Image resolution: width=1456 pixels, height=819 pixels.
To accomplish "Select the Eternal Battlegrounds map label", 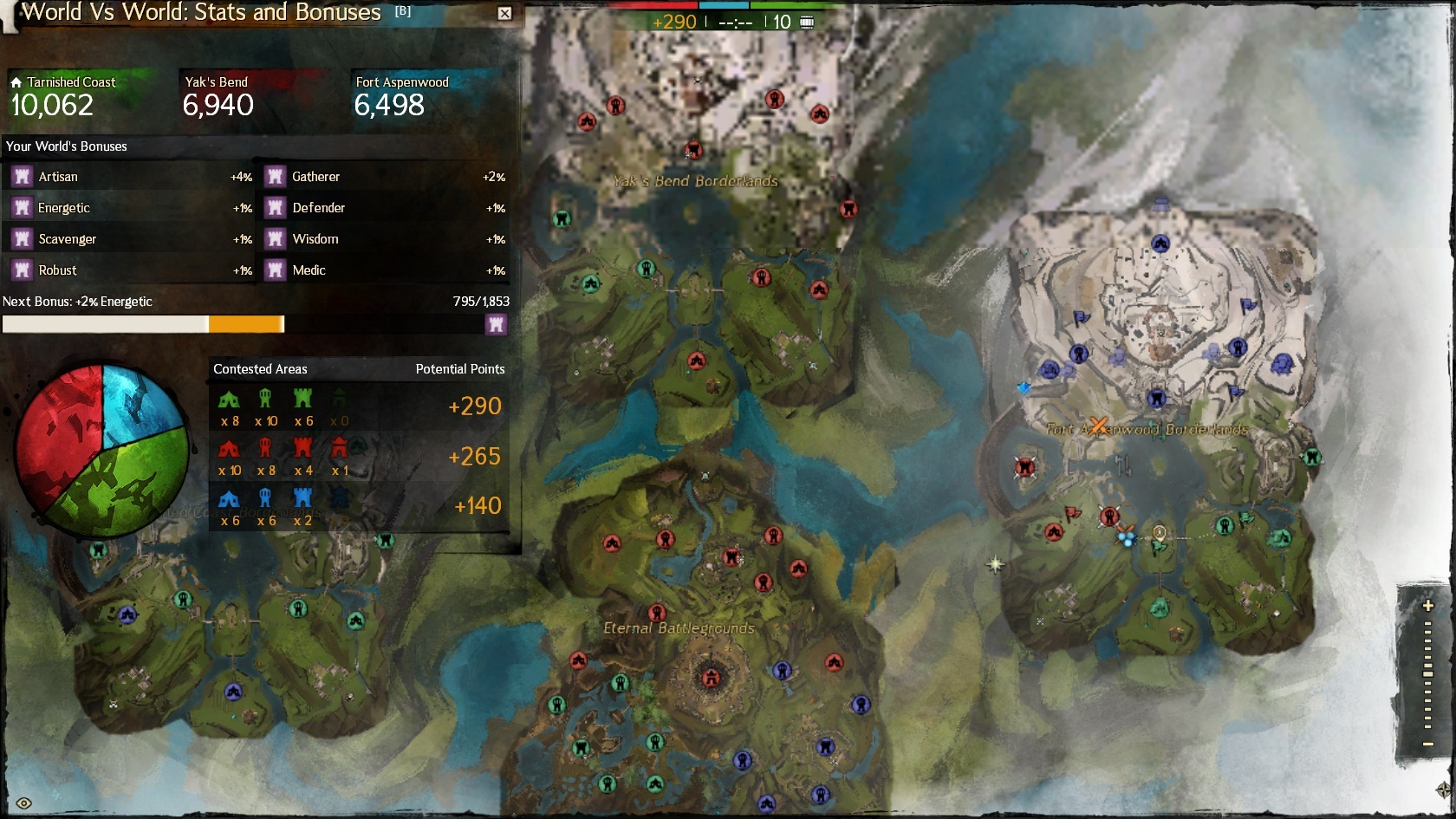I will (x=679, y=628).
